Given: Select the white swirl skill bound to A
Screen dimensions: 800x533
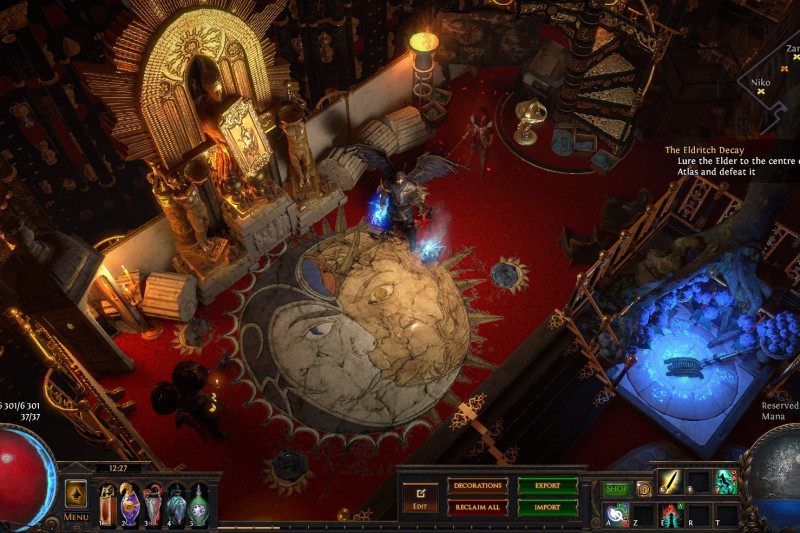Looking at the screenshot, I should point(617,514).
